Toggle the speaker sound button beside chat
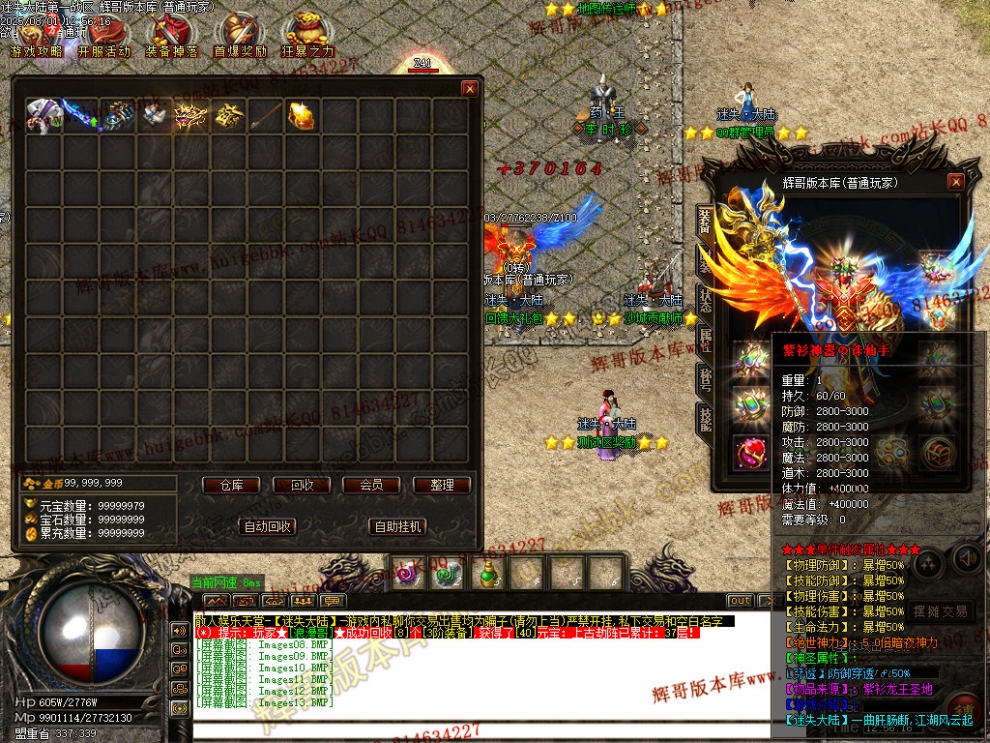 966,558
